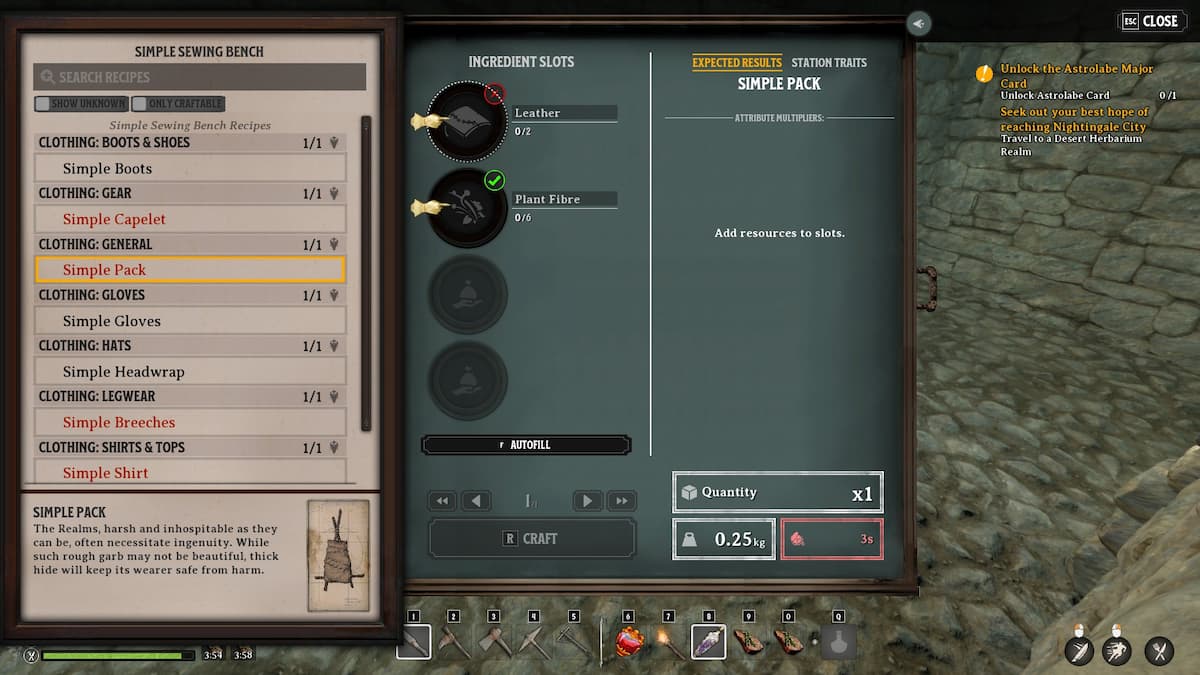This screenshot has width=1200, height=675.
Task: Select the Simple Gloves recipe
Action: [x=190, y=321]
